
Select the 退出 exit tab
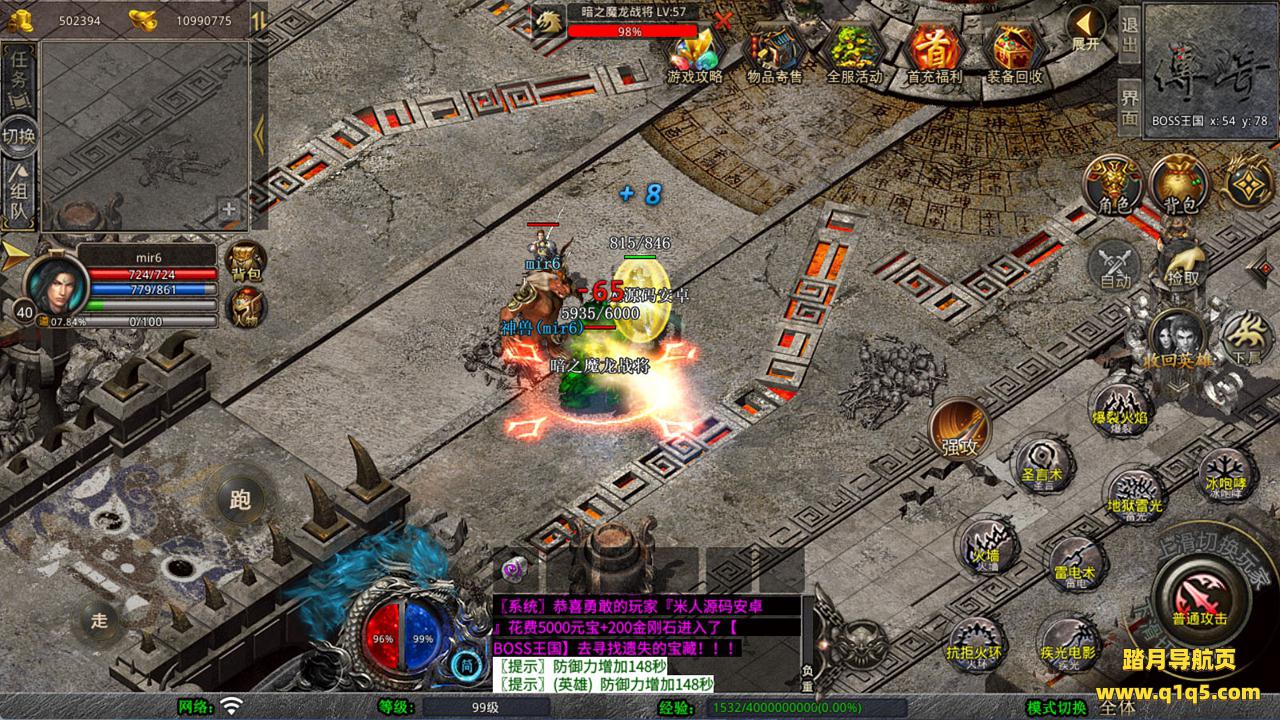pyautogui.click(x=1129, y=35)
